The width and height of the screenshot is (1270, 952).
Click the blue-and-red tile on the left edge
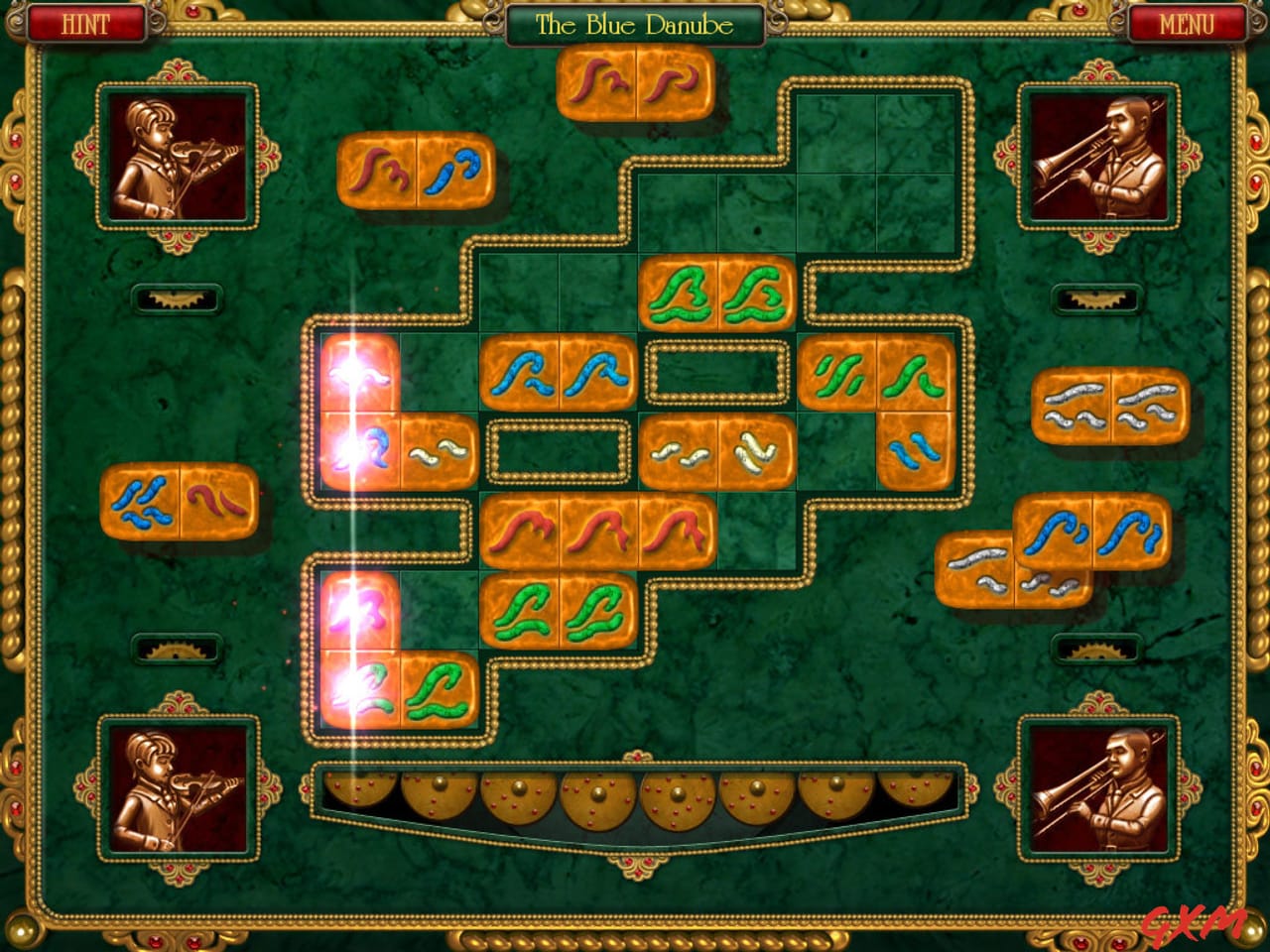click(x=181, y=506)
